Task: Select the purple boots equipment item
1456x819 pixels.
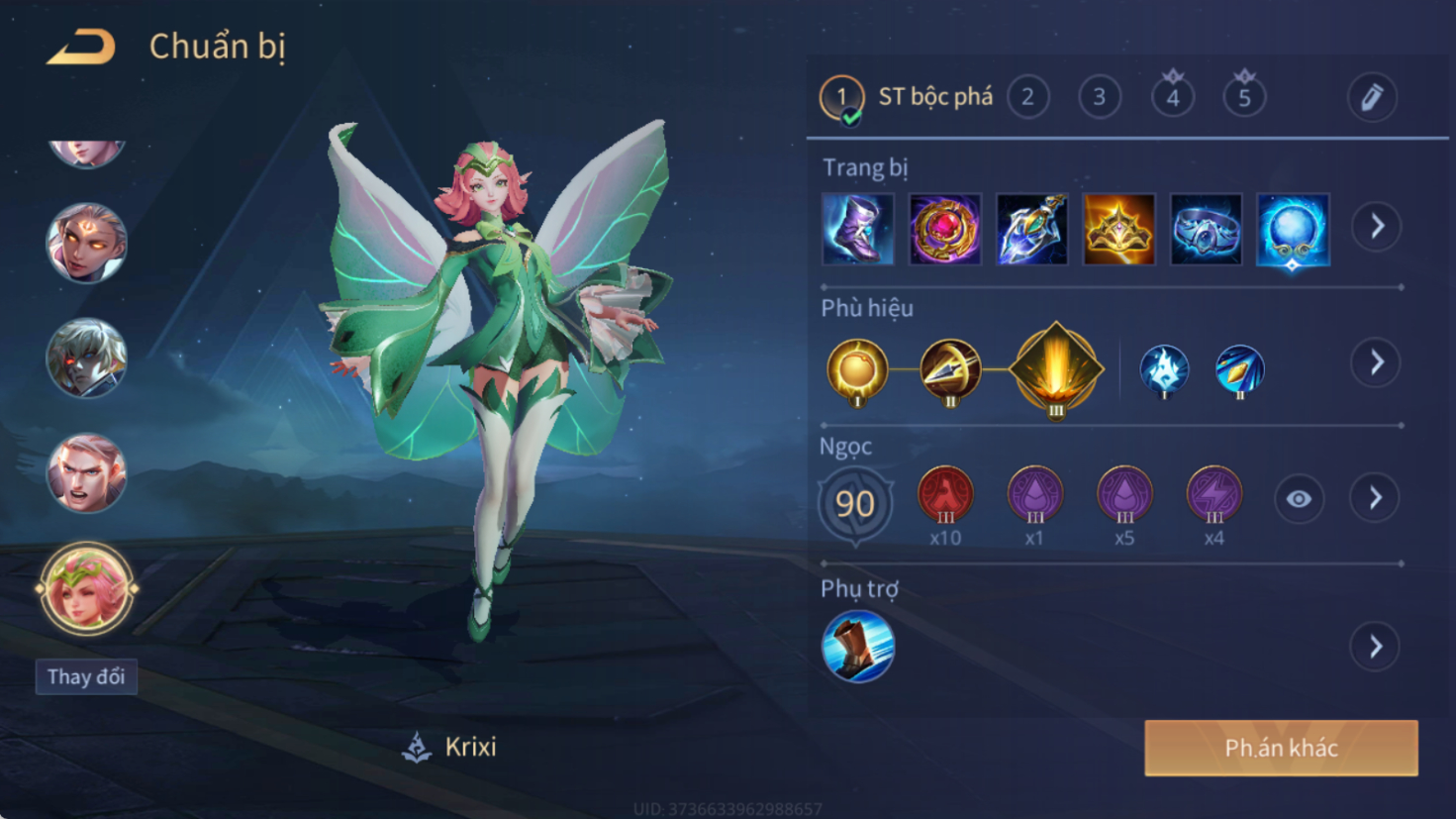Action: point(857,230)
